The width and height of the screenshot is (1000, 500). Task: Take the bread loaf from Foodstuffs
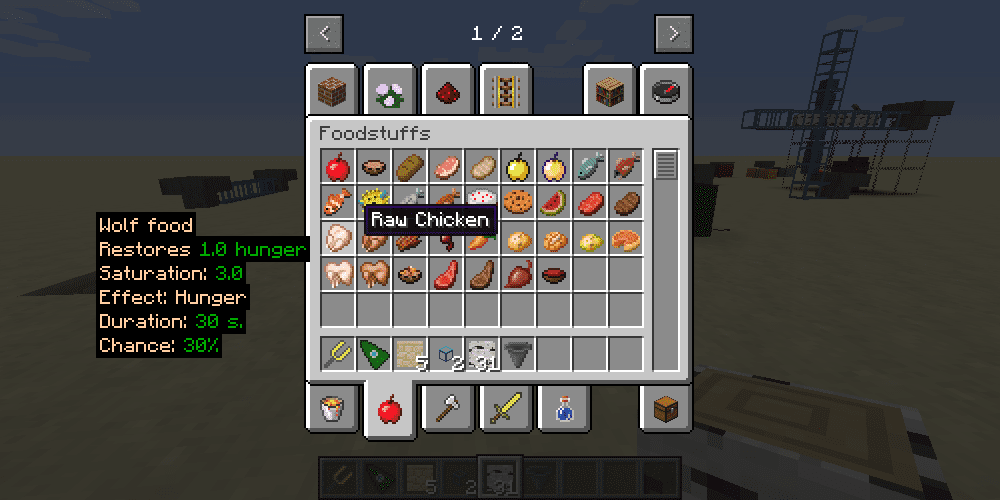tap(410, 165)
